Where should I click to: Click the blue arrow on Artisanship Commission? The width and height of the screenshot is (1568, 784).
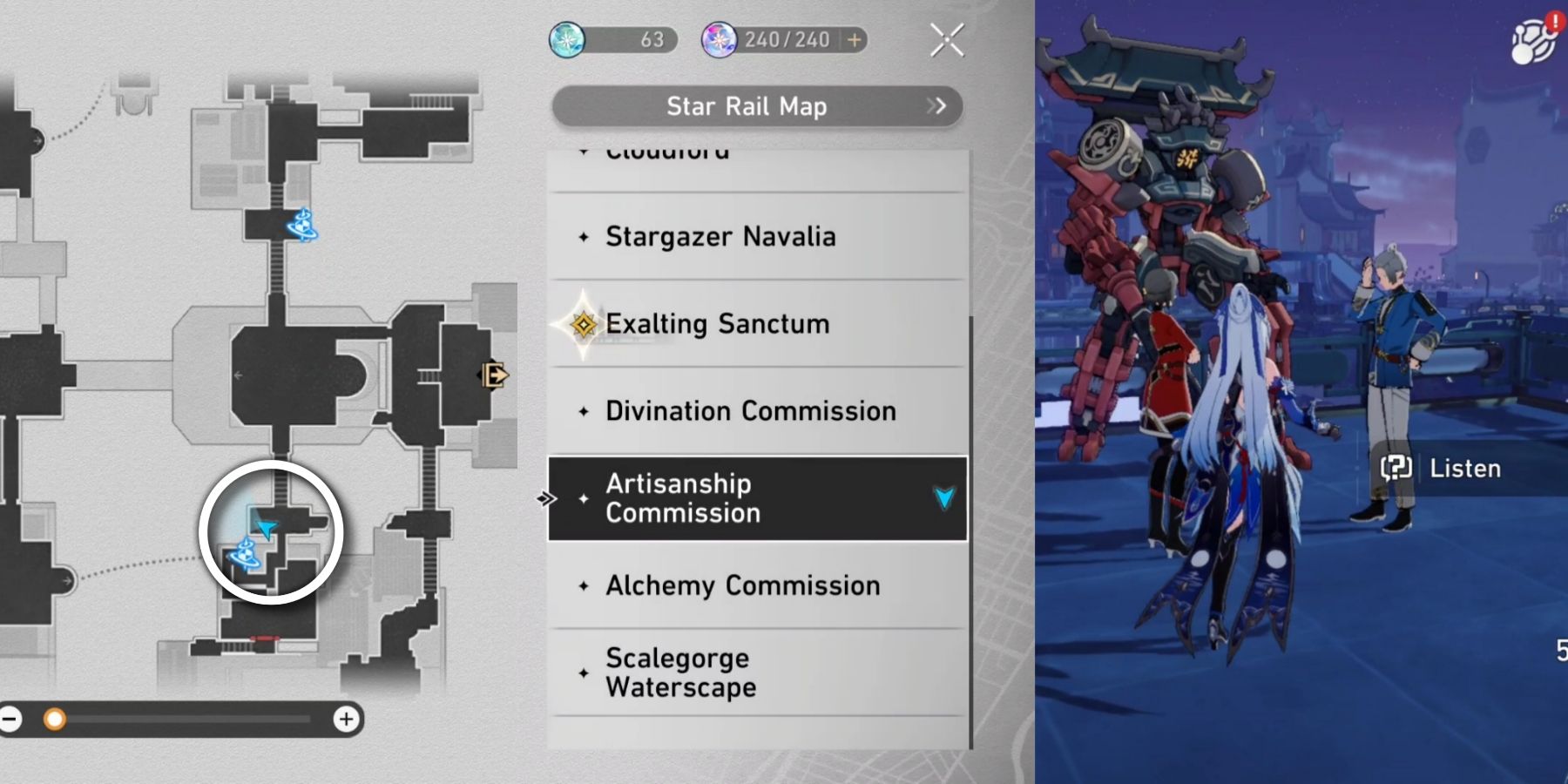coord(943,497)
